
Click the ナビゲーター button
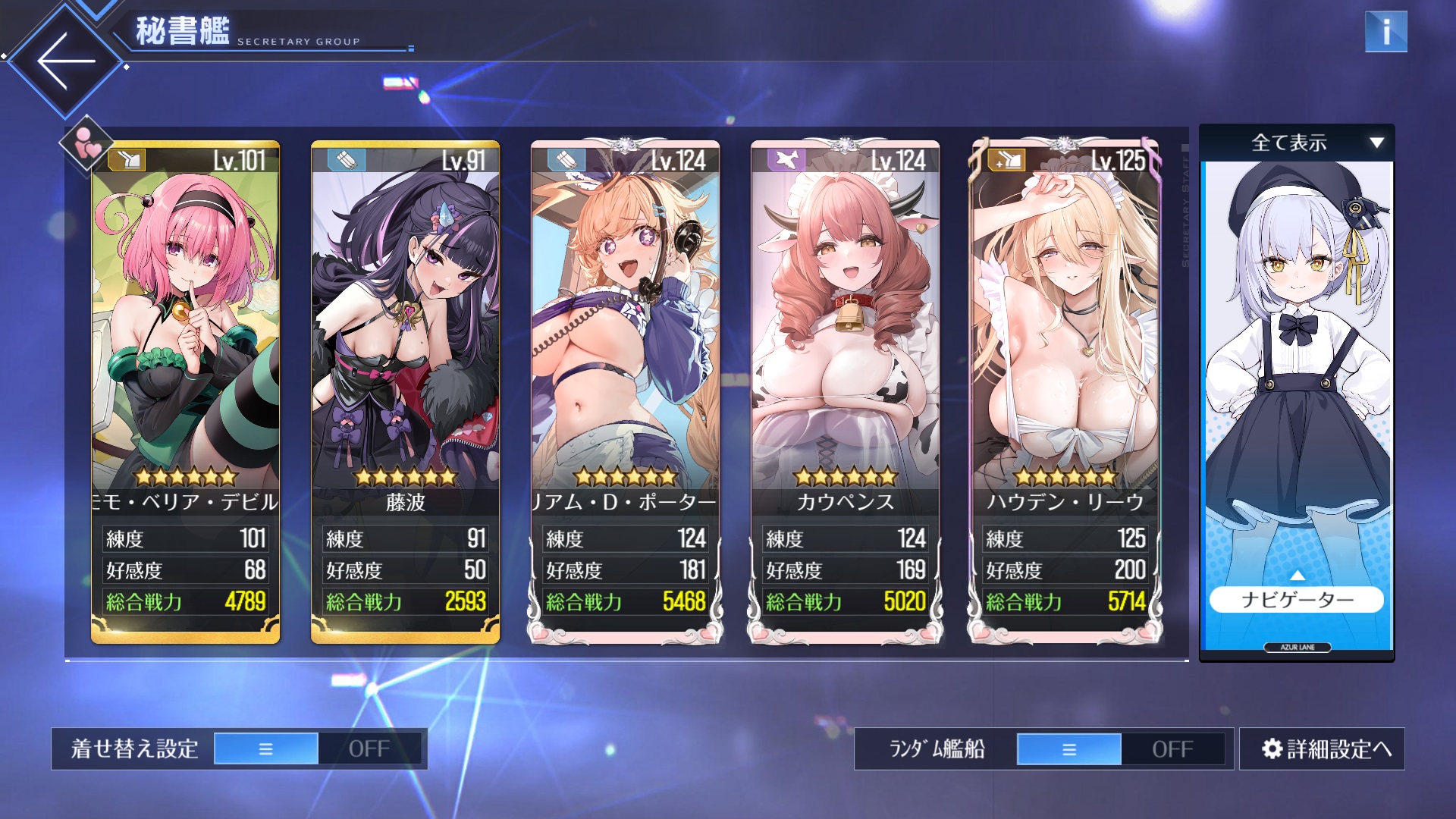(x=1297, y=600)
